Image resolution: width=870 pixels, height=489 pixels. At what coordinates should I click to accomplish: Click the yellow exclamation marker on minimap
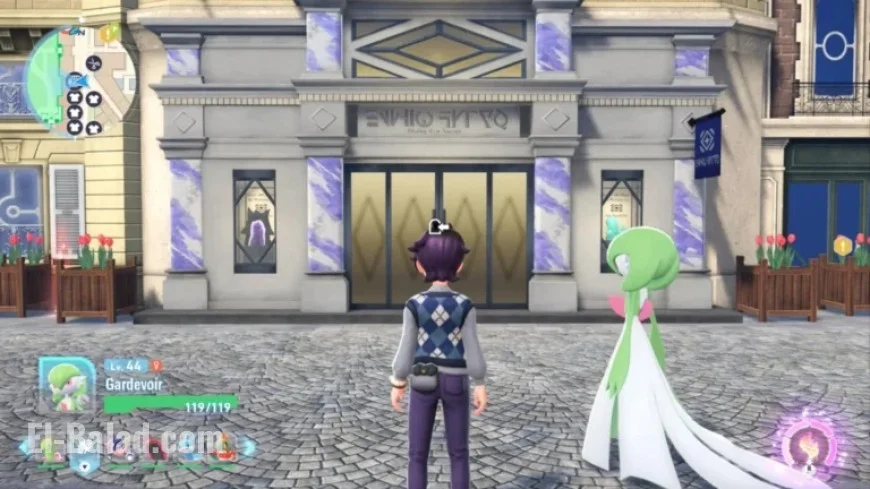coord(108,33)
